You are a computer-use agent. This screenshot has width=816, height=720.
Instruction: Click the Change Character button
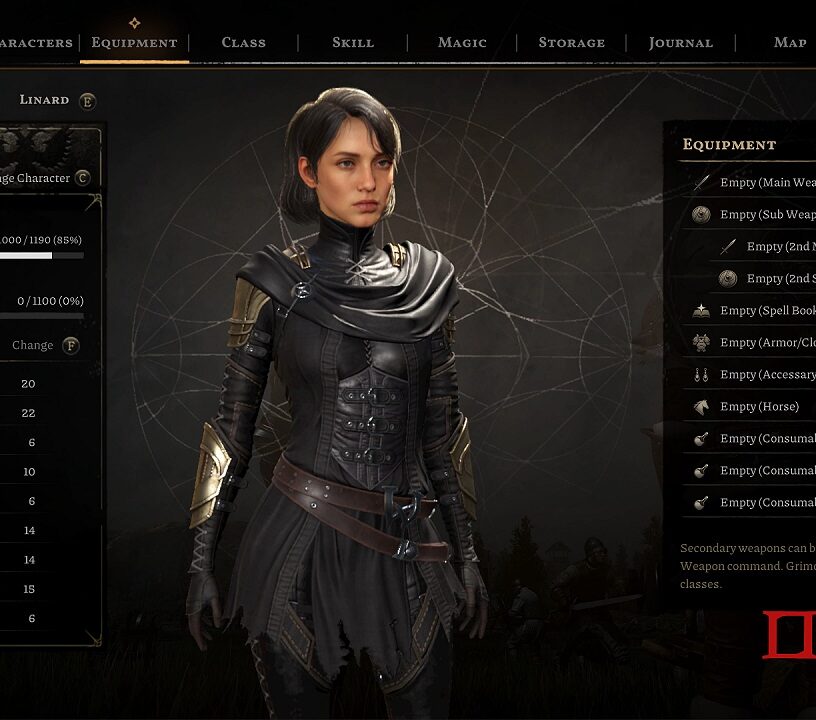40,178
